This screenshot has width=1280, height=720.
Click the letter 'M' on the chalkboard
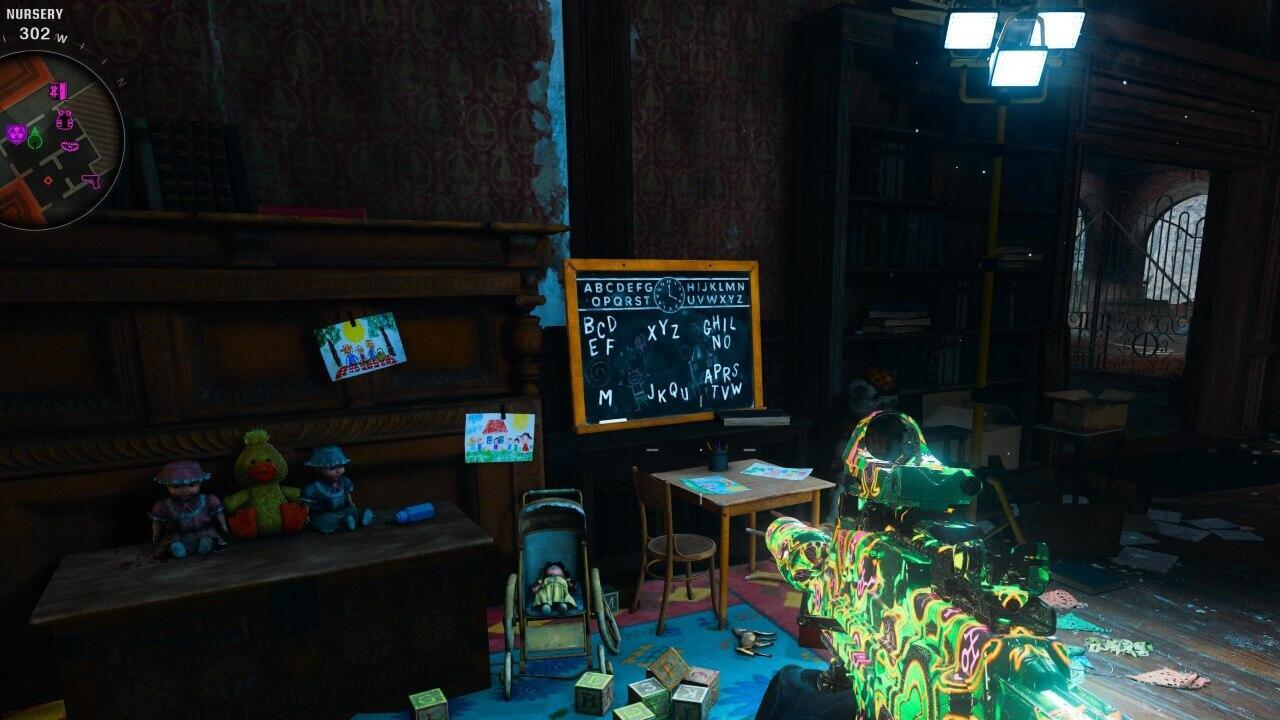[604, 397]
